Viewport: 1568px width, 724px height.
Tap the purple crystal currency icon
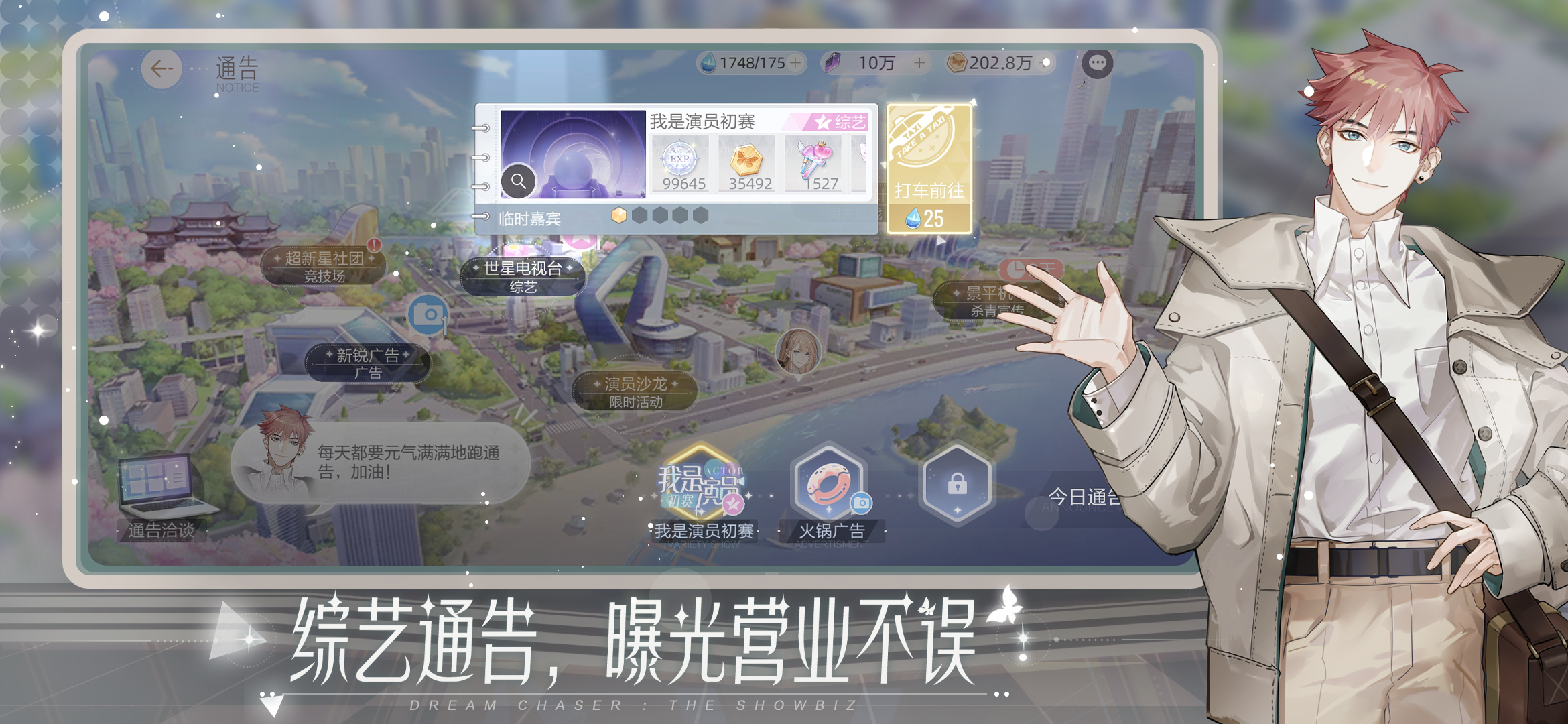[x=833, y=63]
